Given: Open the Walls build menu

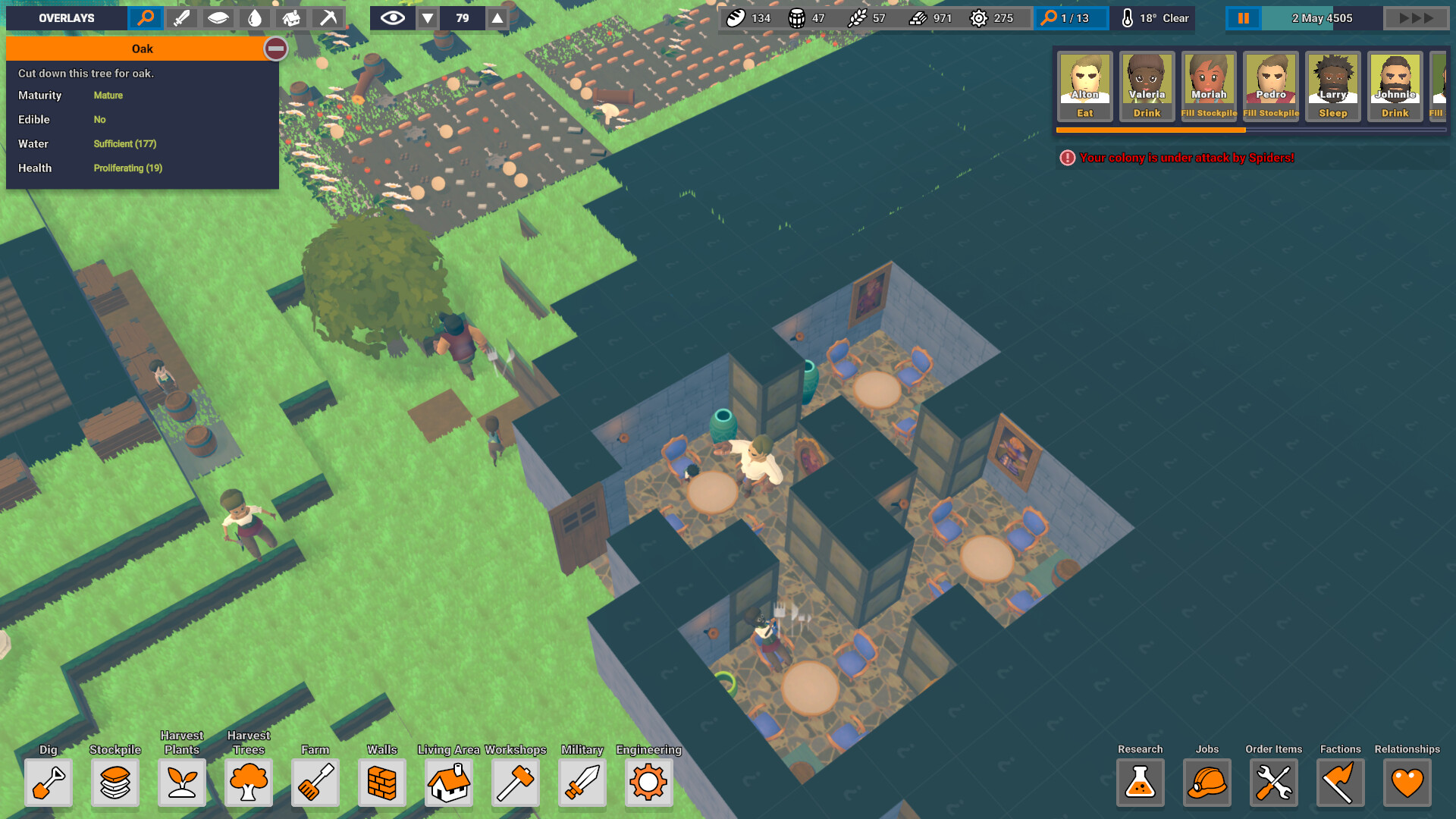Looking at the screenshot, I should pyautogui.click(x=381, y=783).
